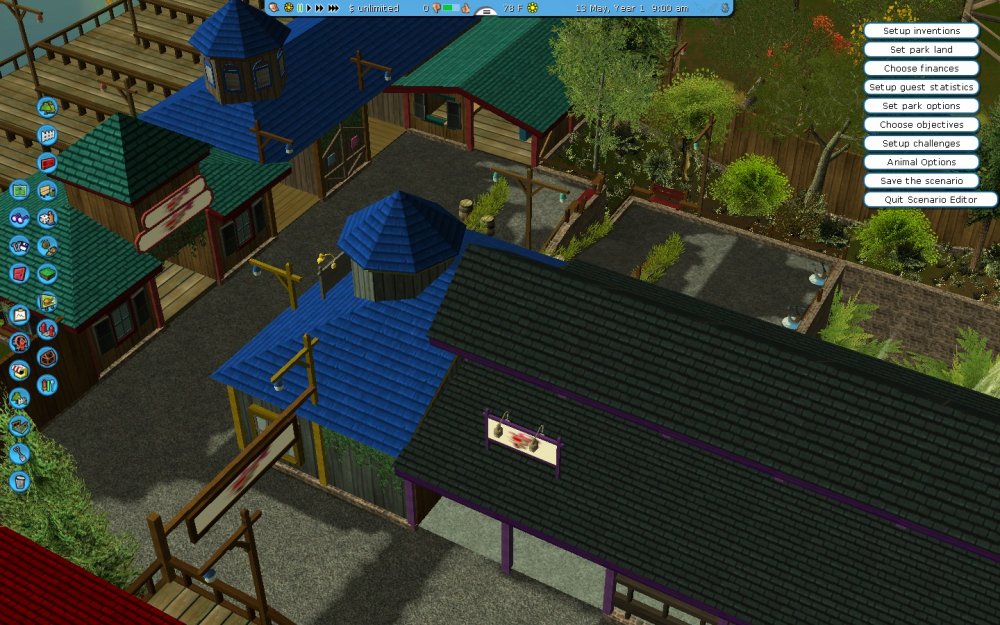
Task: Open the binoculars view icon
Action: pos(18,218)
